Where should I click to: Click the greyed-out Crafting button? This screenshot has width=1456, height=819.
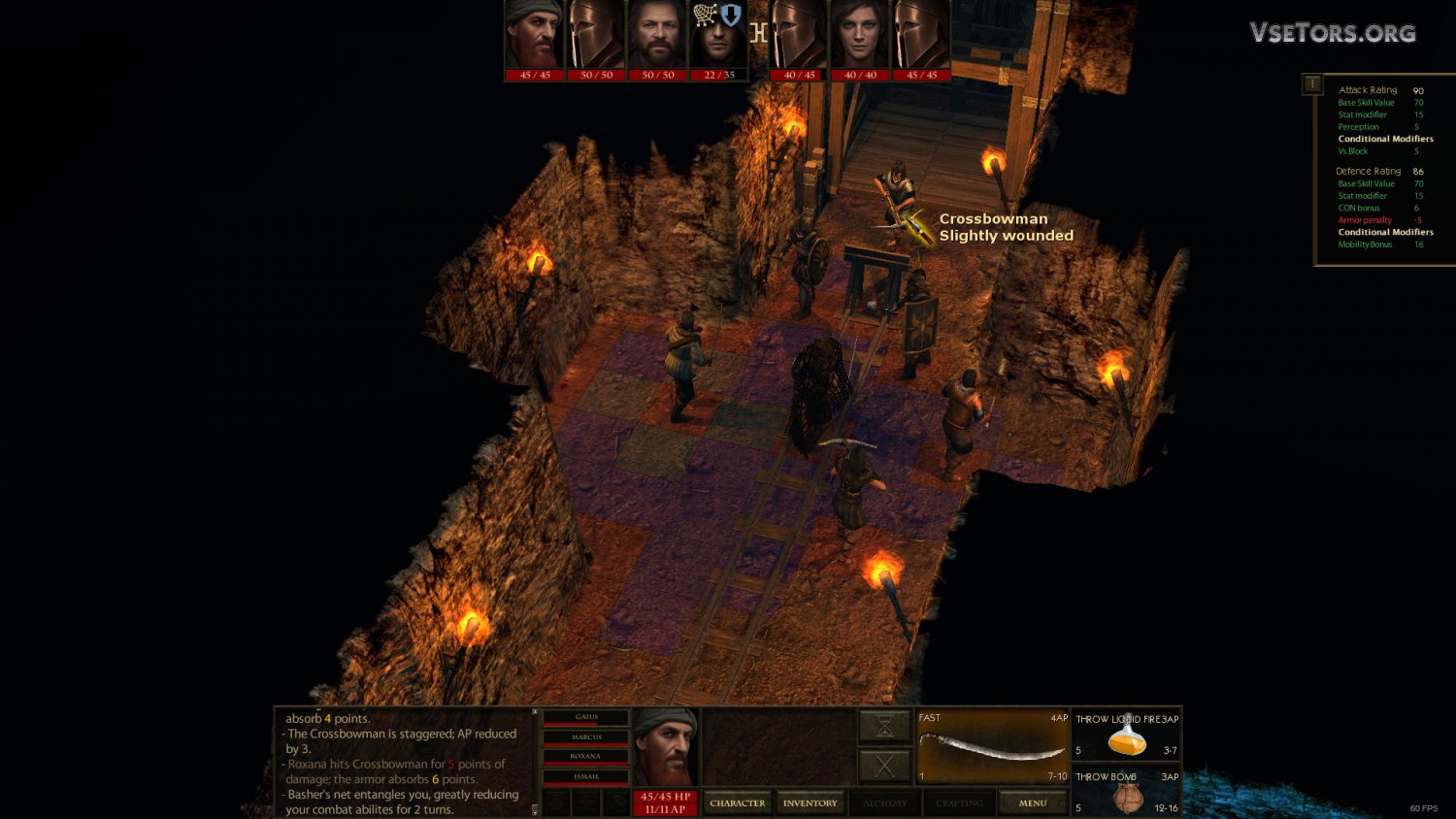point(959,803)
